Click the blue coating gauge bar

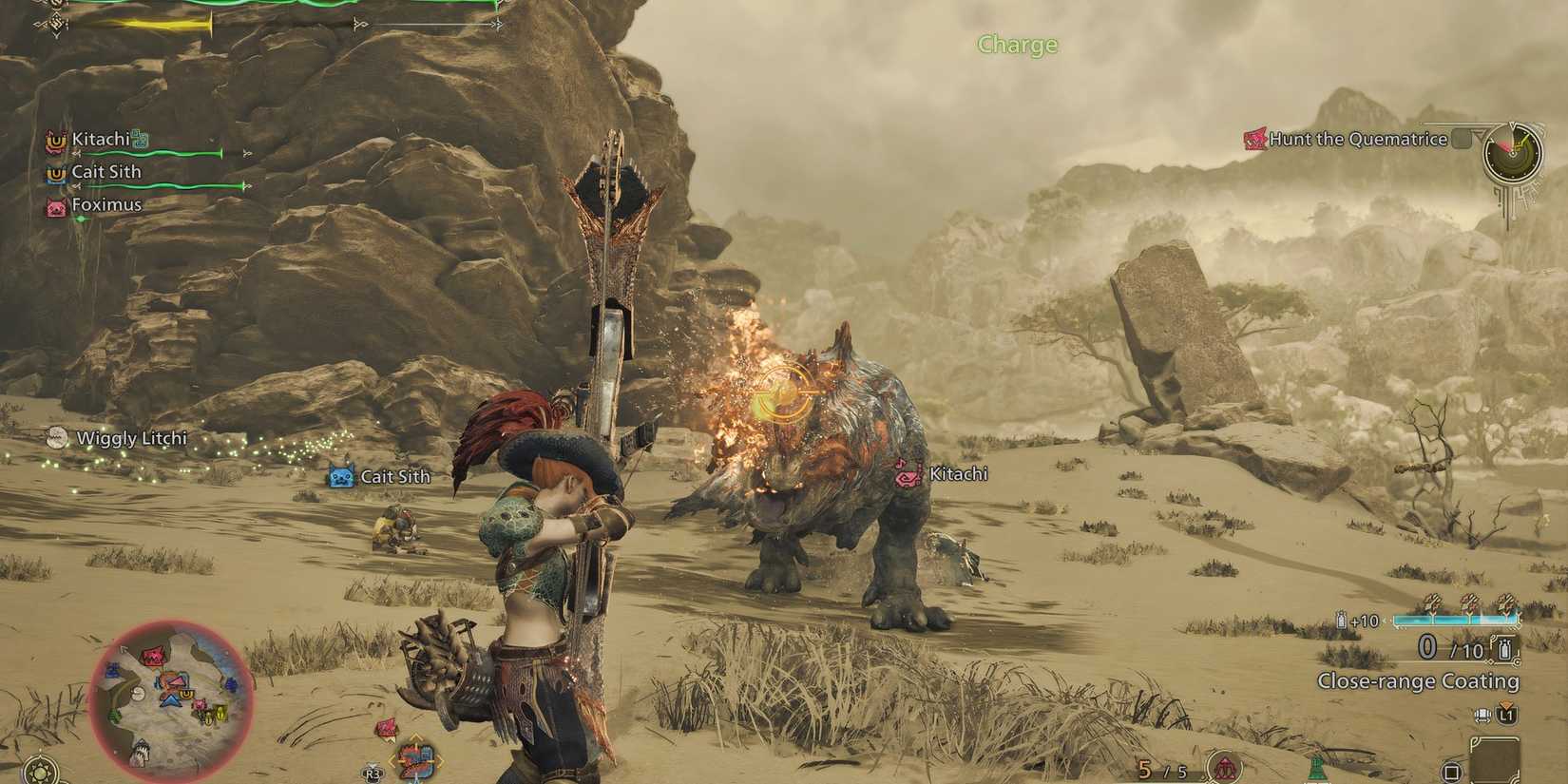[x=1455, y=619]
